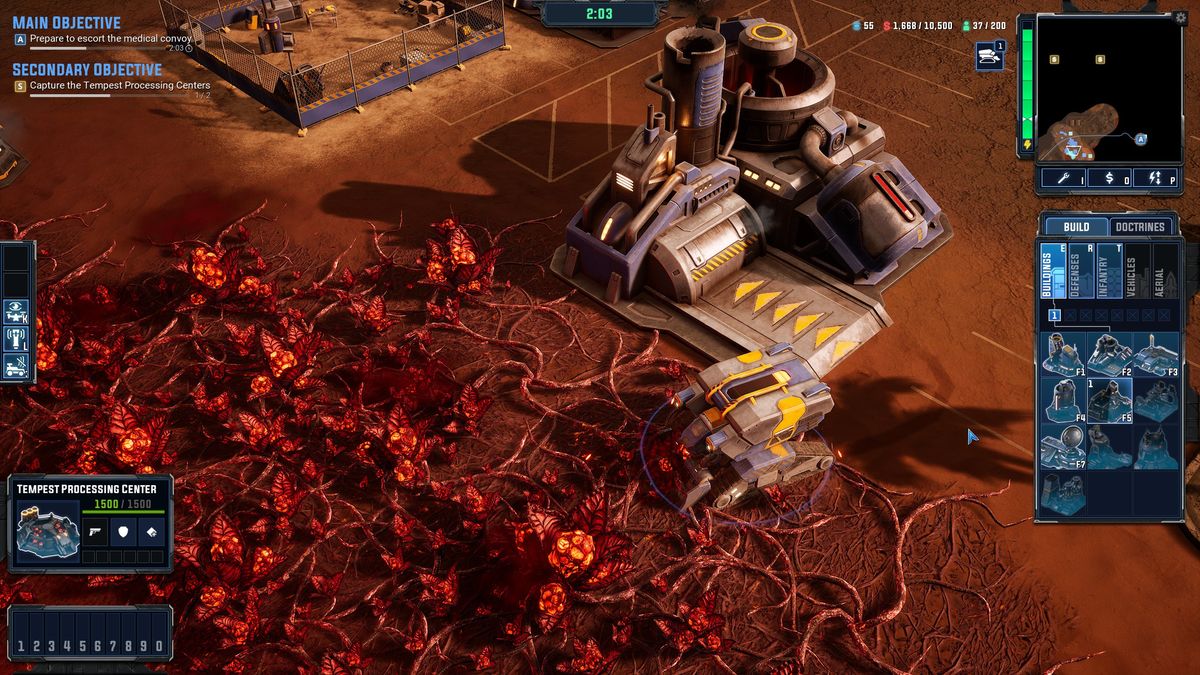The width and height of the screenshot is (1200, 675).
Task: Select the F3 building icon
Action: 1156,354
